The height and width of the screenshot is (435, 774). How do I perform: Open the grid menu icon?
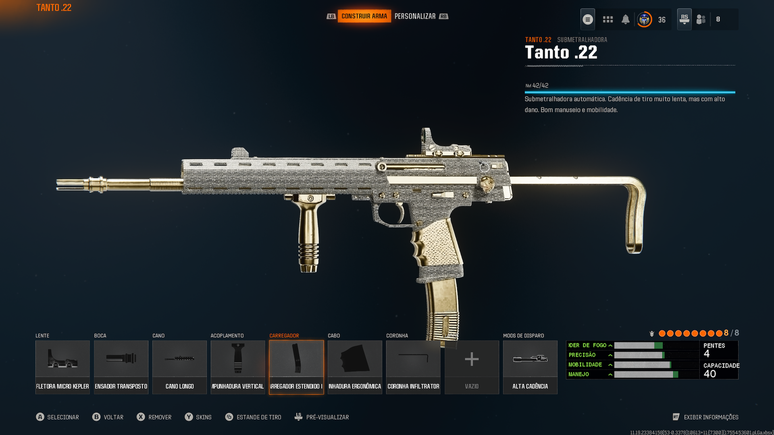coord(607,19)
